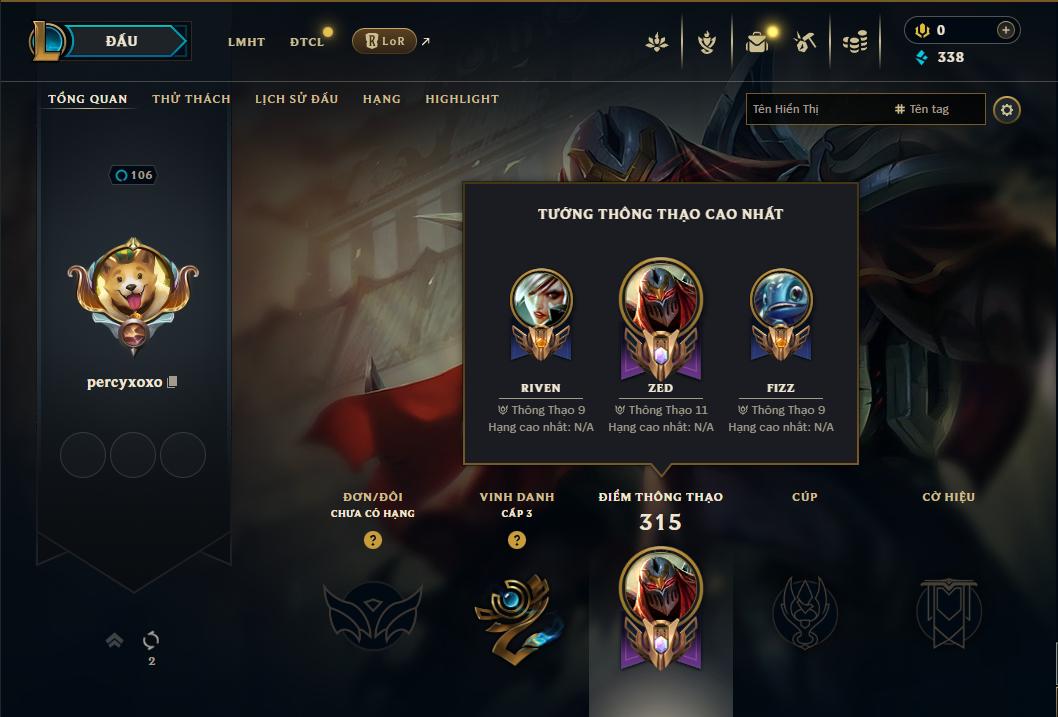Open the LỊCH SỬ ĐẤU tab
Viewport: 1058px width, 717px height.
tap(296, 99)
